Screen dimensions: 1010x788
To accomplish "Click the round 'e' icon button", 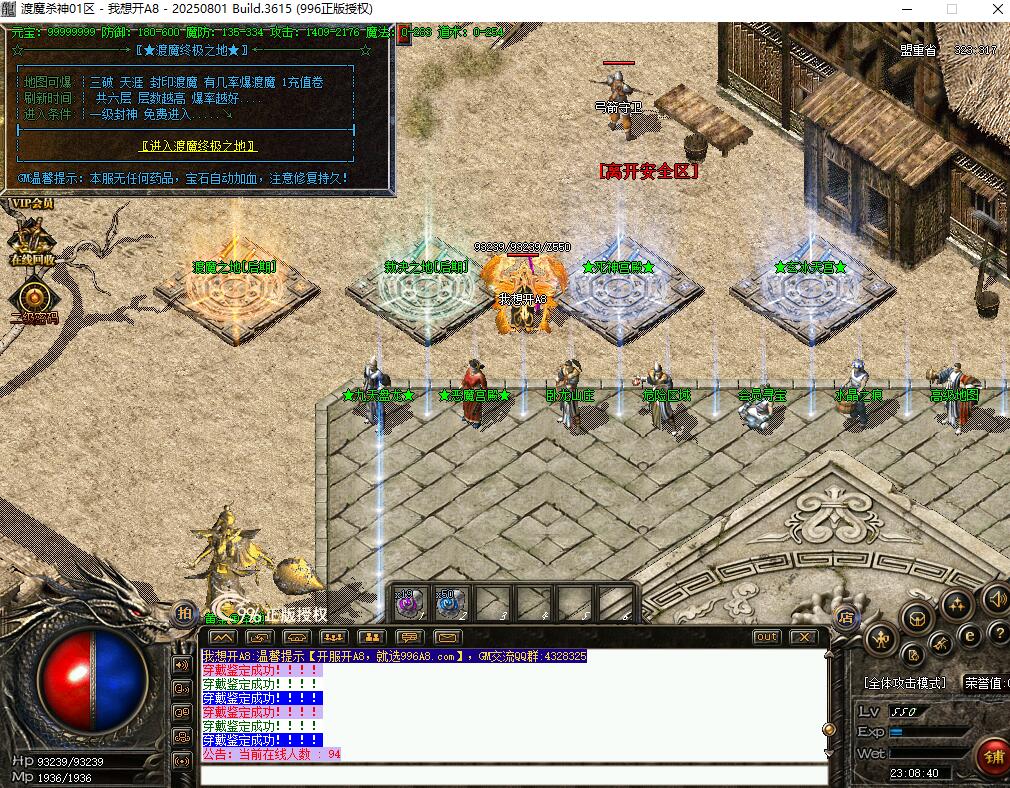I will 968,636.
